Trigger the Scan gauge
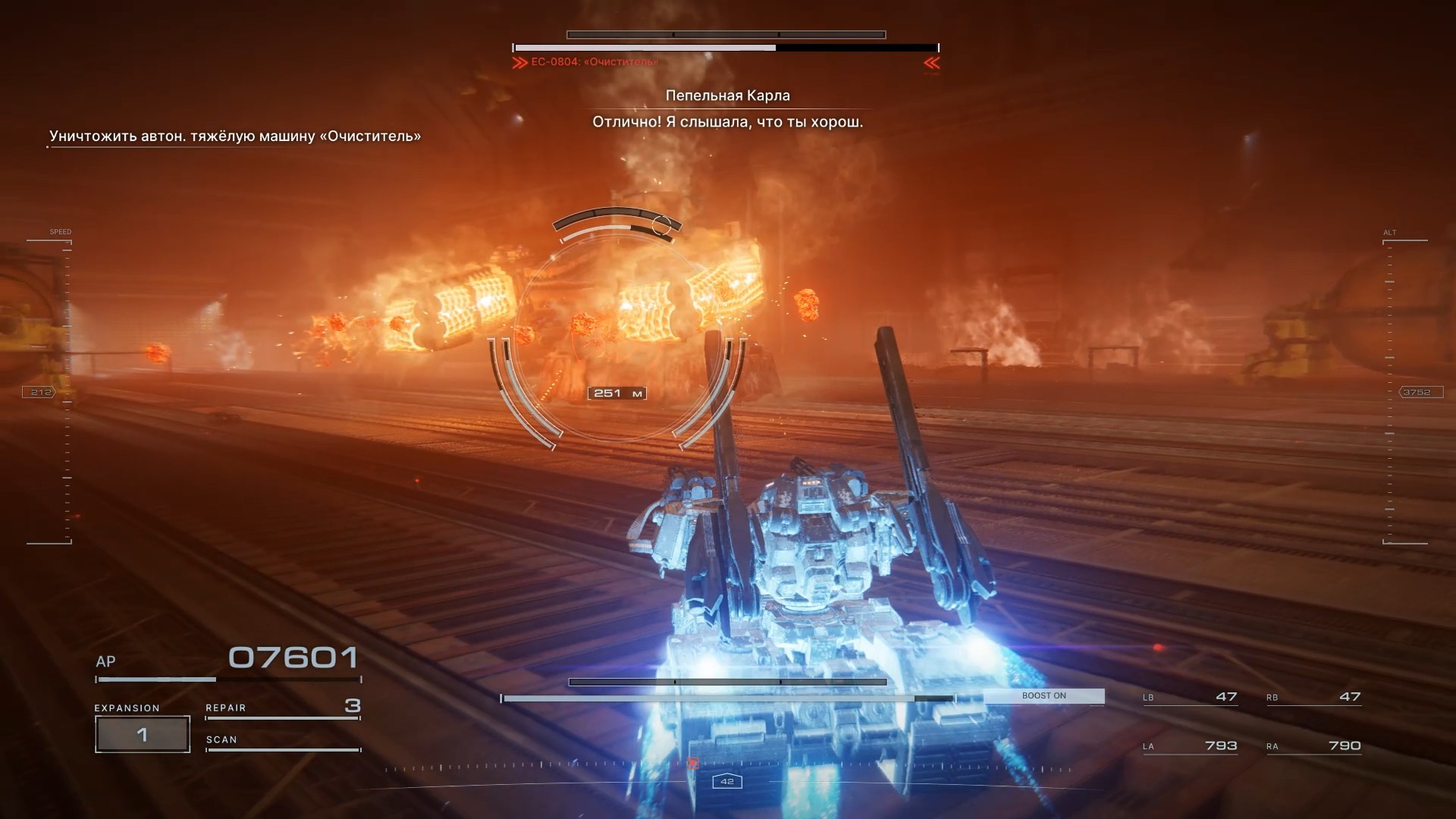 (x=282, y=741)
